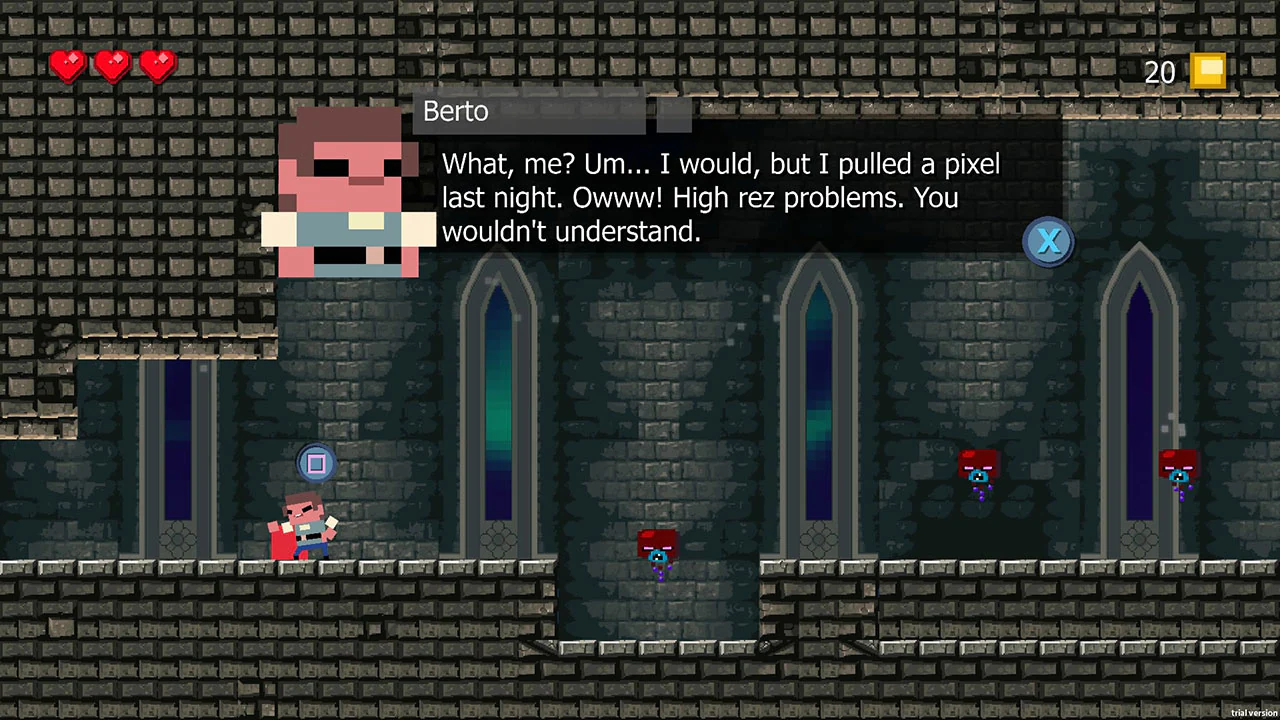Image resolution: width=1280 pixels, height=720 pixels.
Task: Click the third heart icon on the left
Action: coord(156,65)
